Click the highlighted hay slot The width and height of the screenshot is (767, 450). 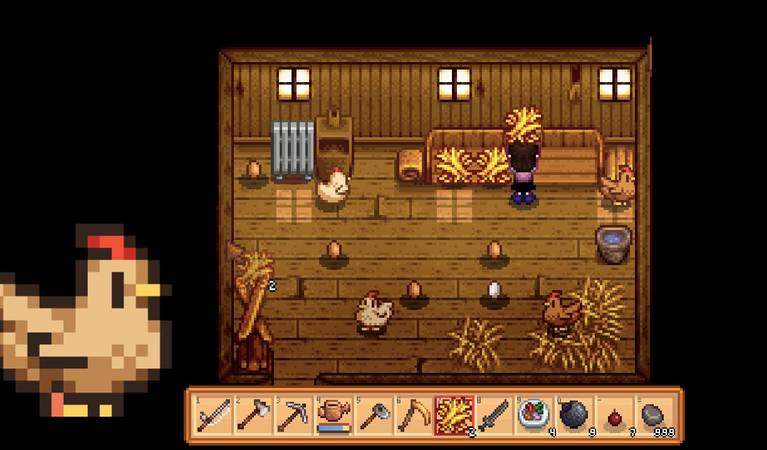click(453, 415)
